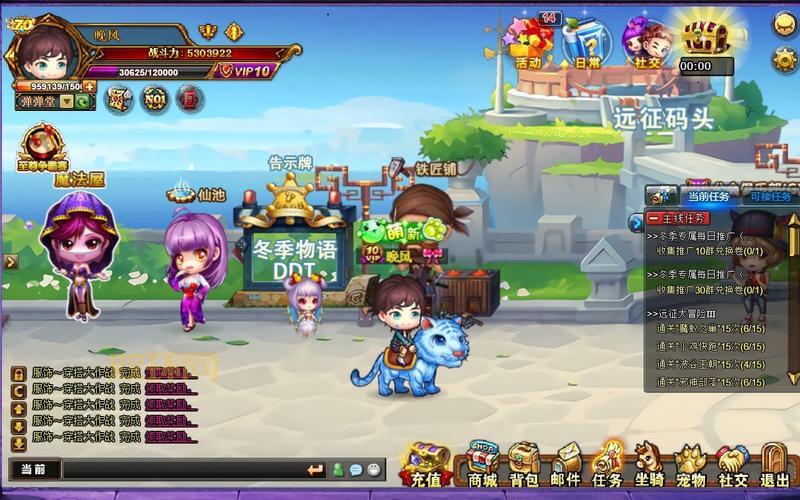Open the 背包 backpack
Viewport: 800px width, 500px height.
(x=523, y=463)
